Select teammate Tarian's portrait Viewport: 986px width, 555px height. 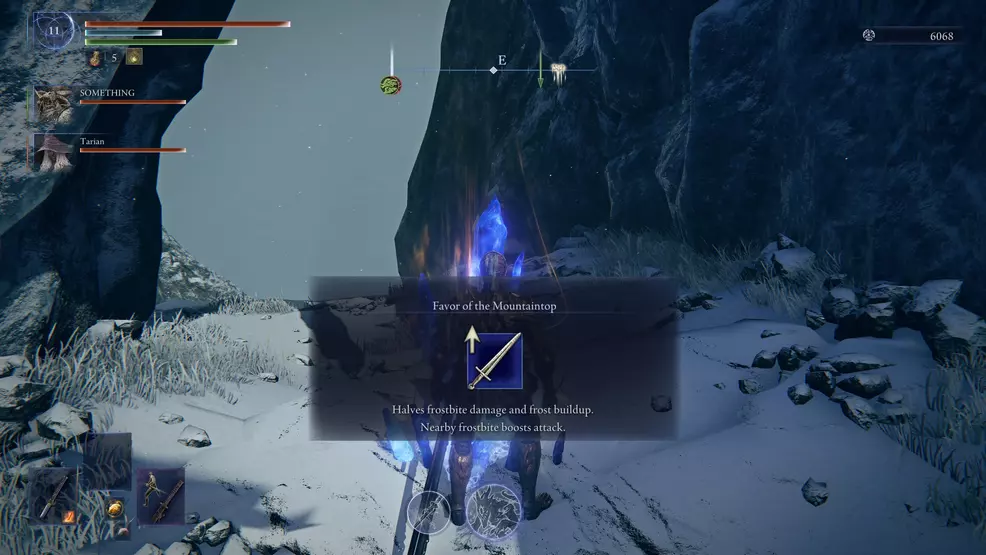[x=54, y=150]
